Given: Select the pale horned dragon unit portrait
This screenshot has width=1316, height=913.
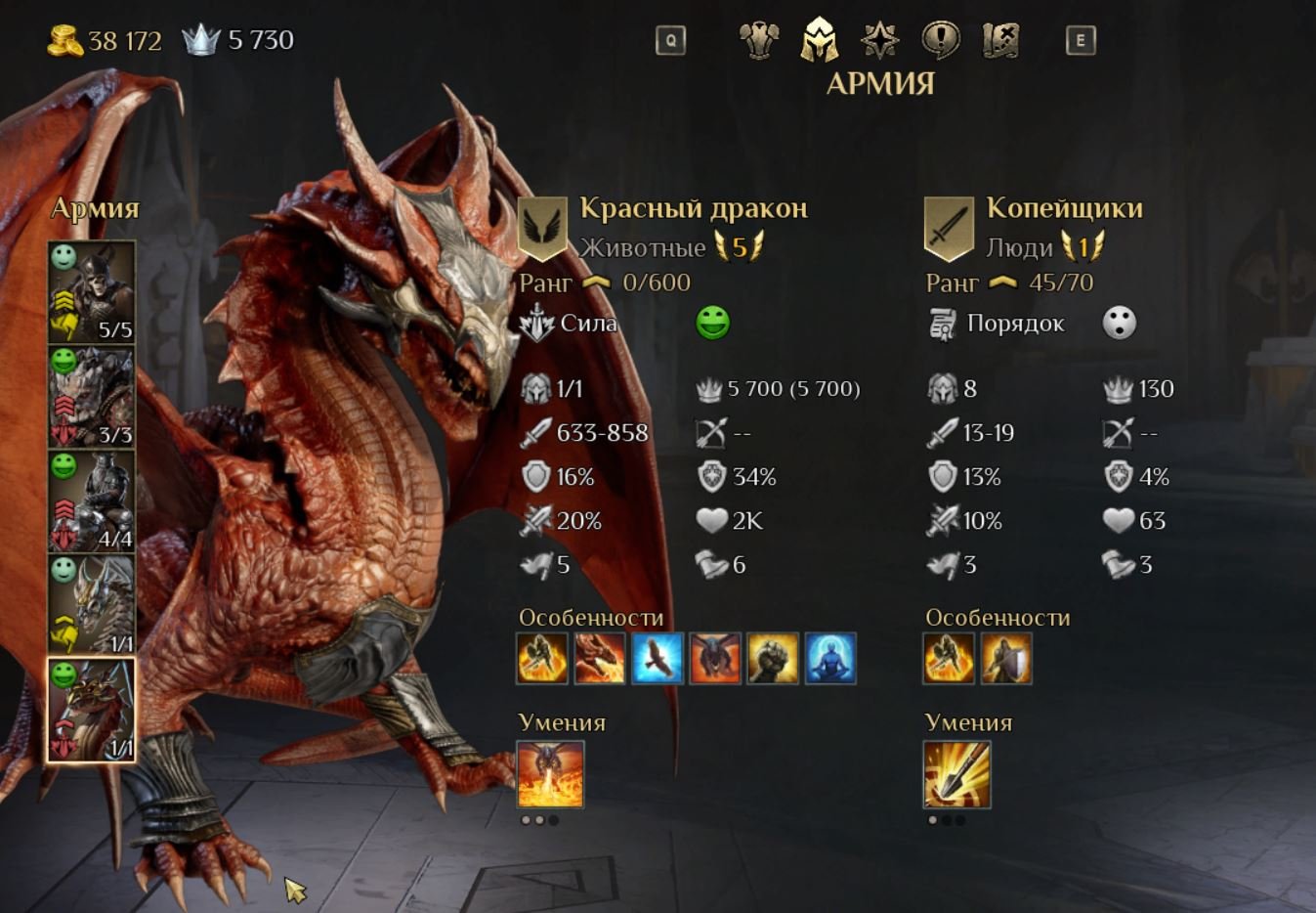Looking at the screenshot, I should (x=92, y=606).
